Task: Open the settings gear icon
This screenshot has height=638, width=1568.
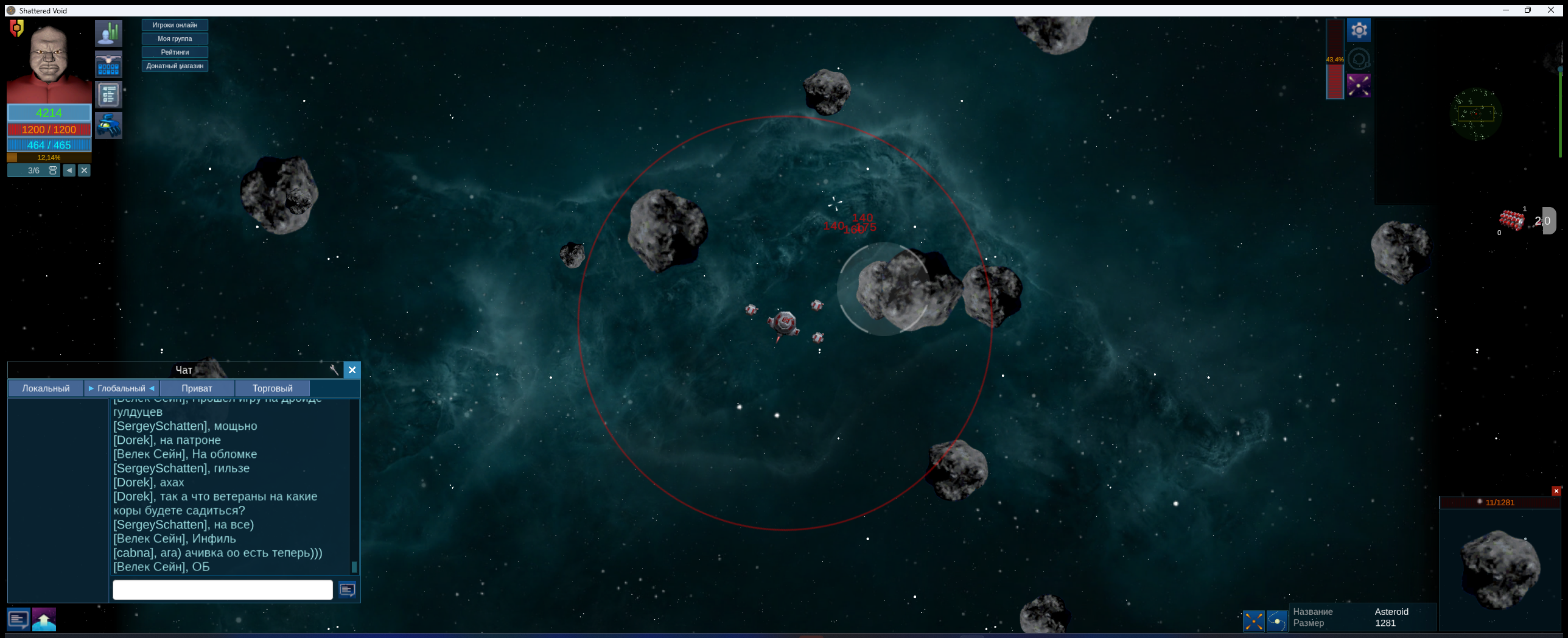Action: click(1360, 29)
